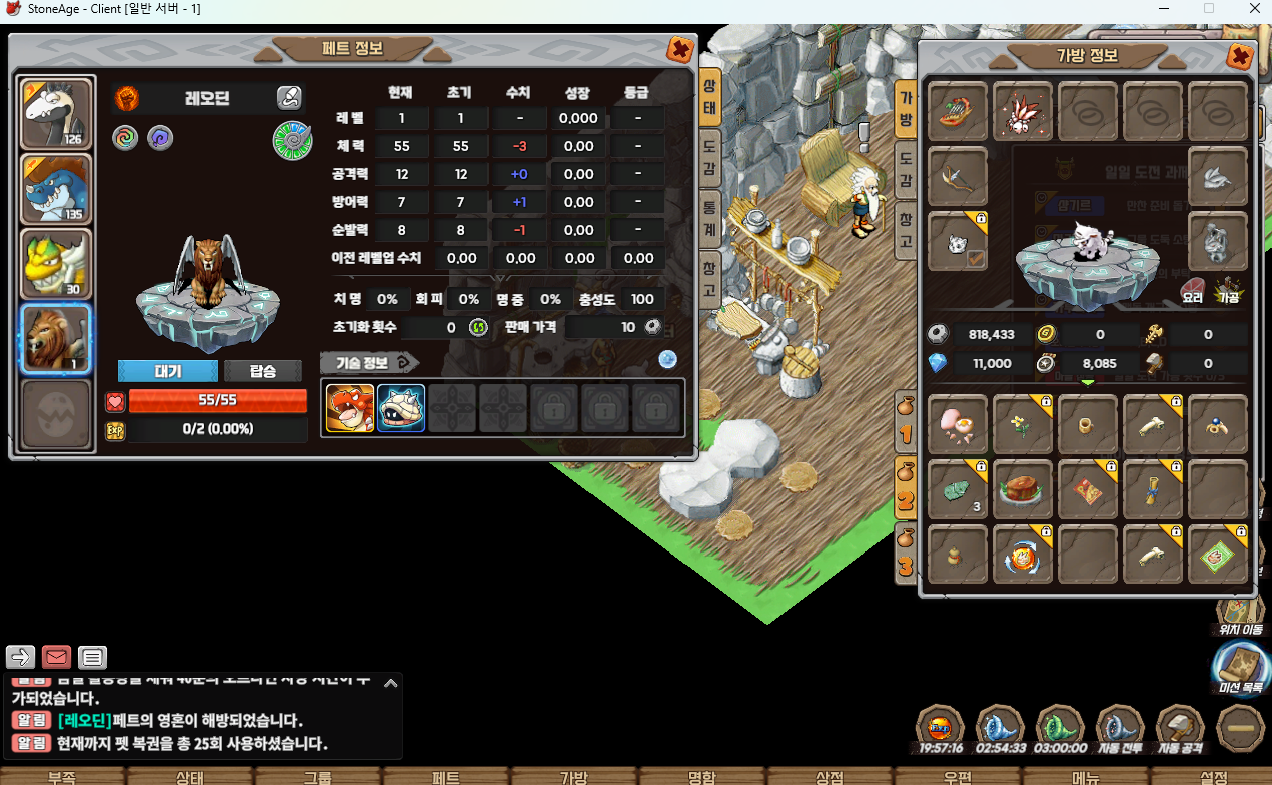Set pet to 대기 standby
Image resolution: width=1272 pixels, height=785 pixels.
click(167, 371)
